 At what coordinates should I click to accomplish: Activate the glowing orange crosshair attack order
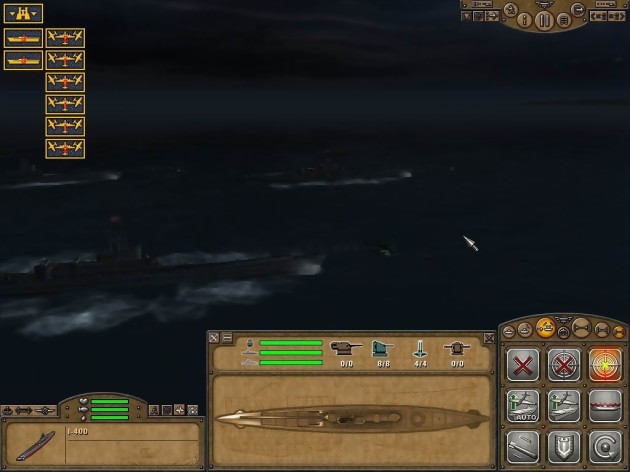pos(604,365)
